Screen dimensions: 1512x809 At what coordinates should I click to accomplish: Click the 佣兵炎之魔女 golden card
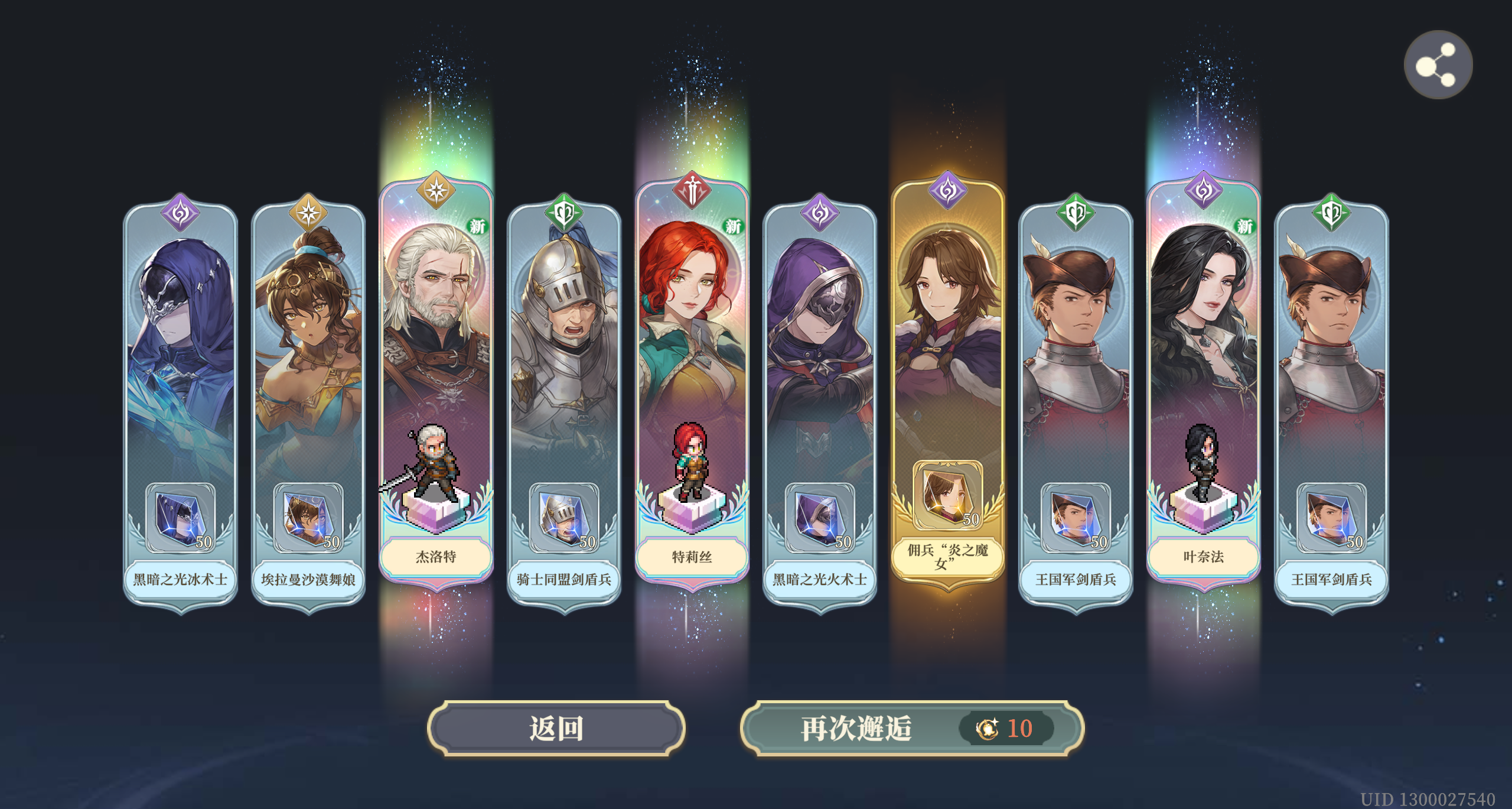947,384
